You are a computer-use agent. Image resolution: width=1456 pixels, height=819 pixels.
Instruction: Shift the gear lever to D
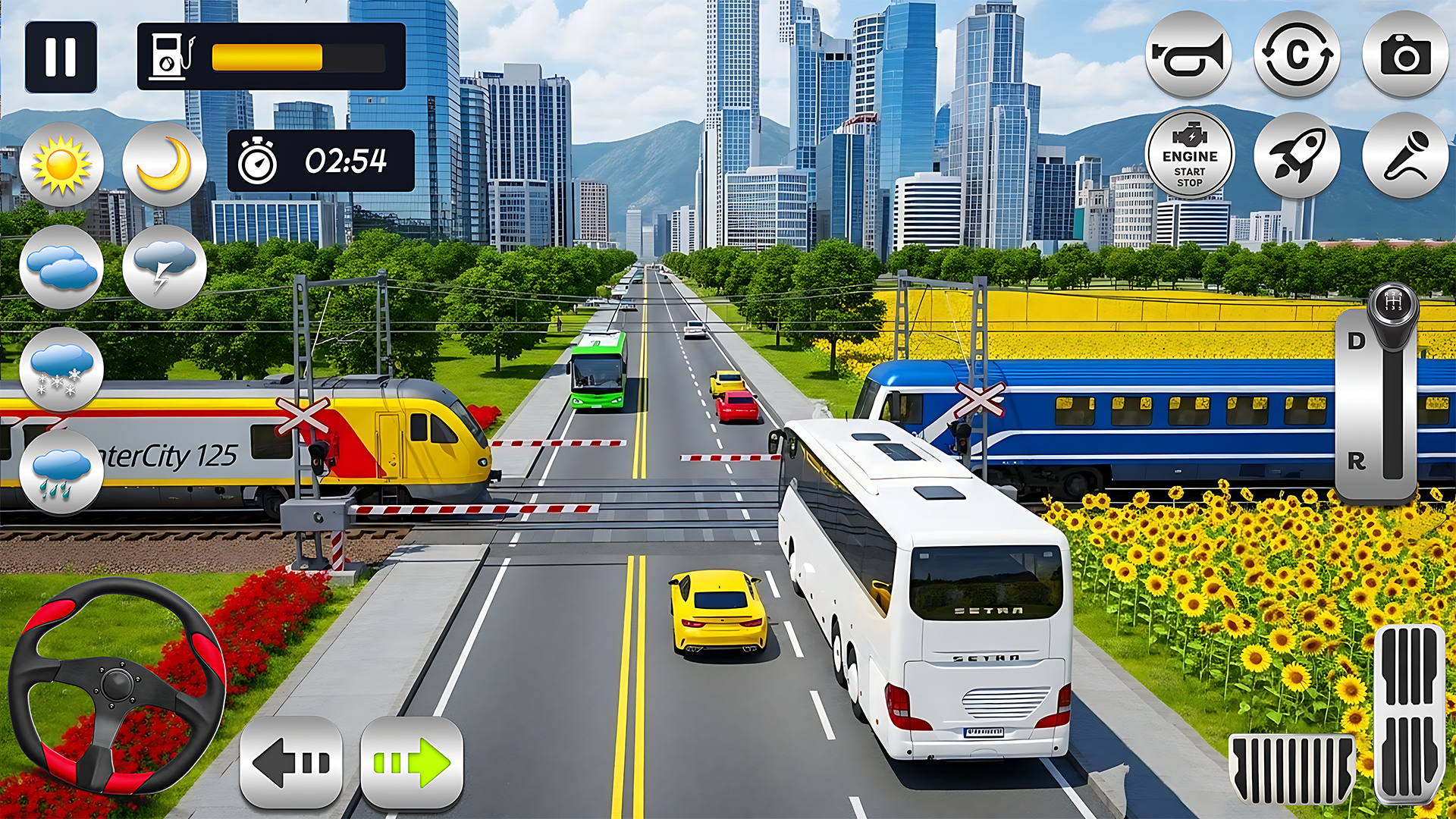[1357, 341]
